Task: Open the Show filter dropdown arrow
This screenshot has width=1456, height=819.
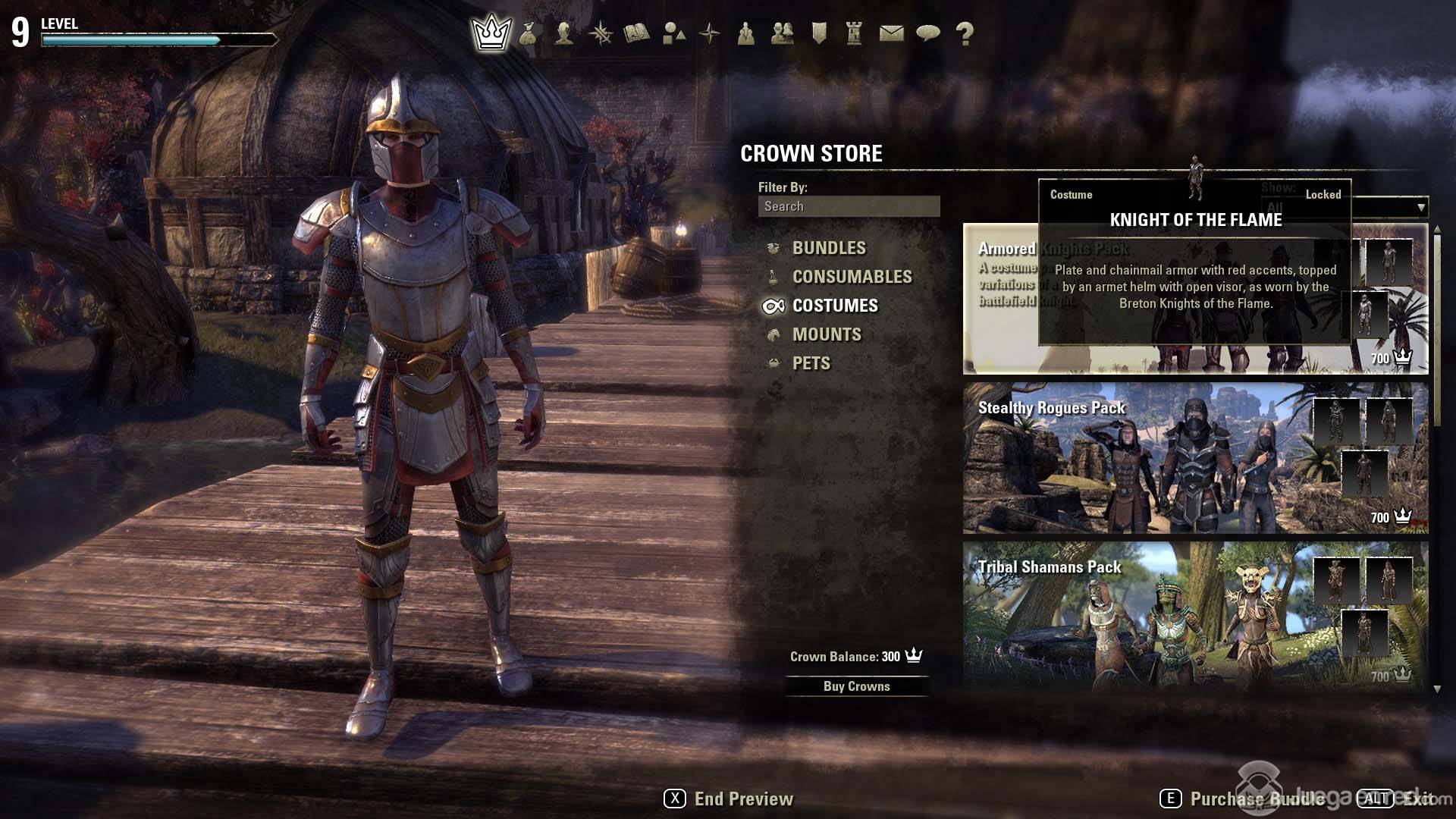Action: (x=1420, y=207)
